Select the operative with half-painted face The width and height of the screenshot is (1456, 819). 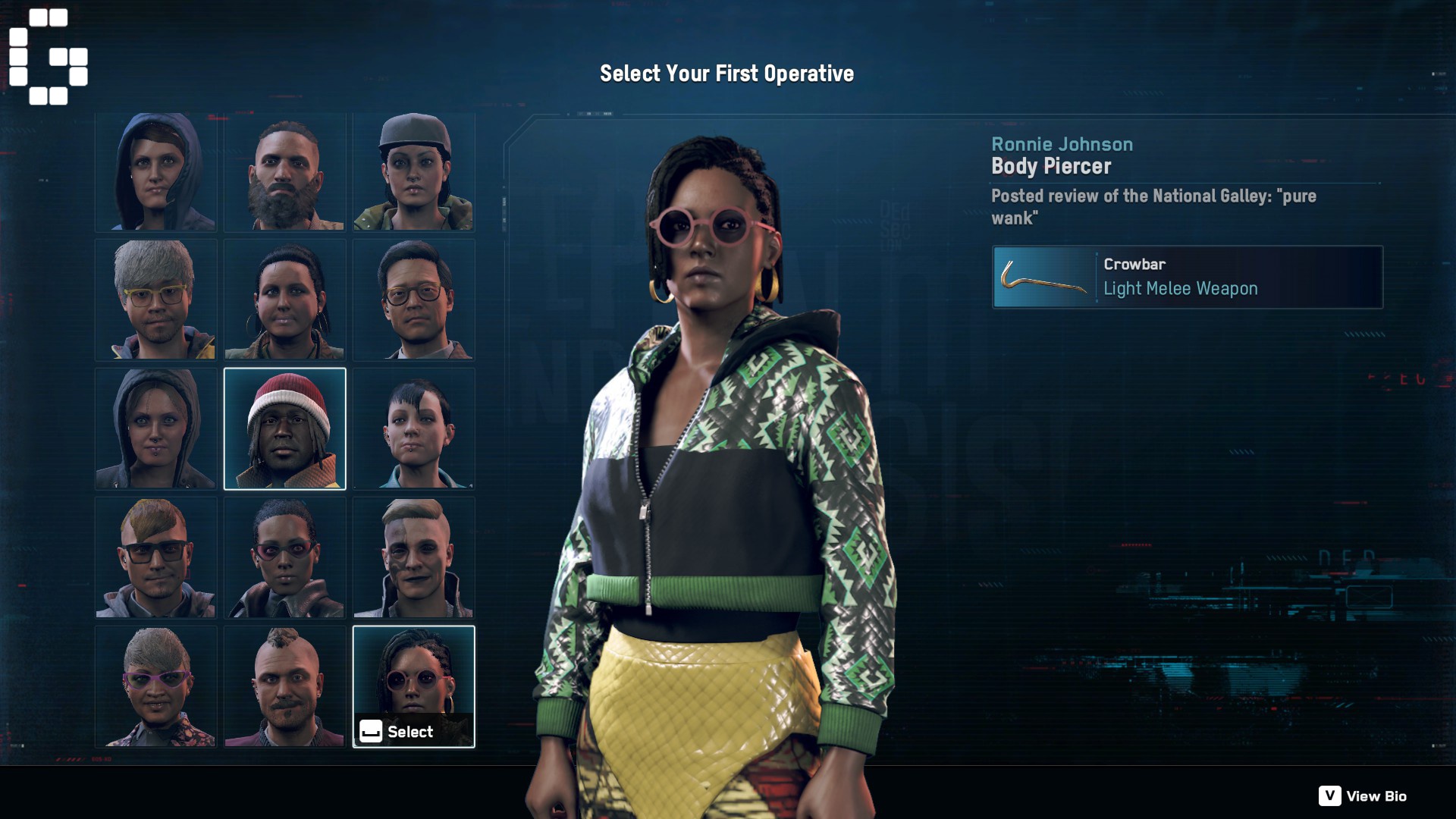(413, 558)
